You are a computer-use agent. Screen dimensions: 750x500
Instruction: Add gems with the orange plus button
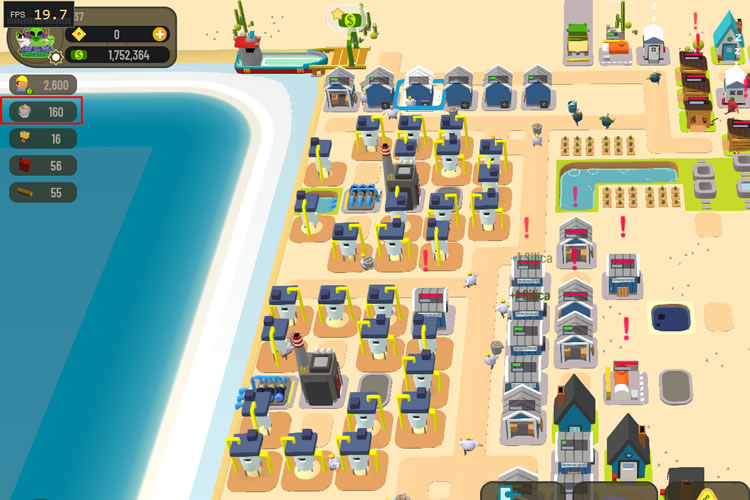[x=160, y=34]
